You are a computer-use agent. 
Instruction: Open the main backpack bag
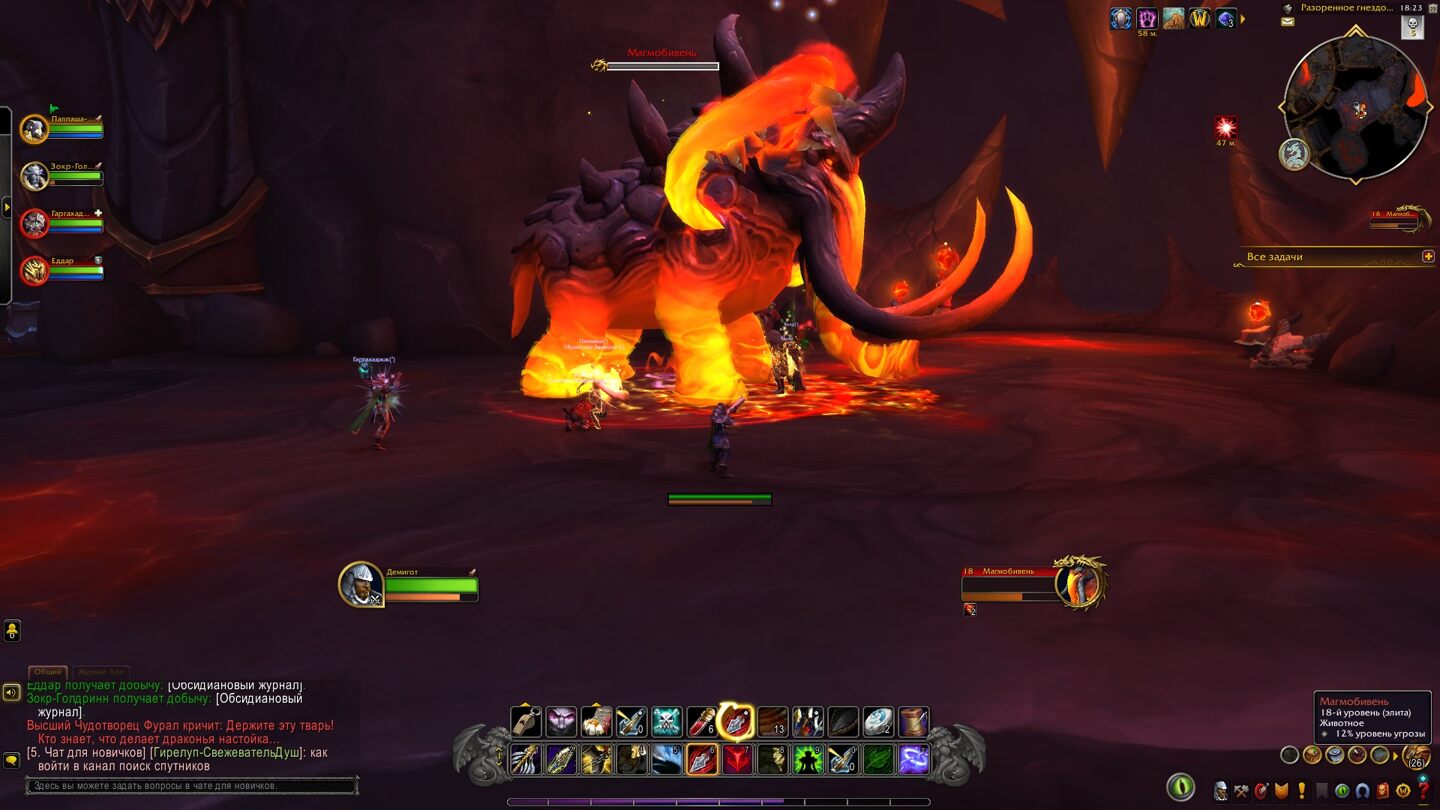(x=1416, y=756)
